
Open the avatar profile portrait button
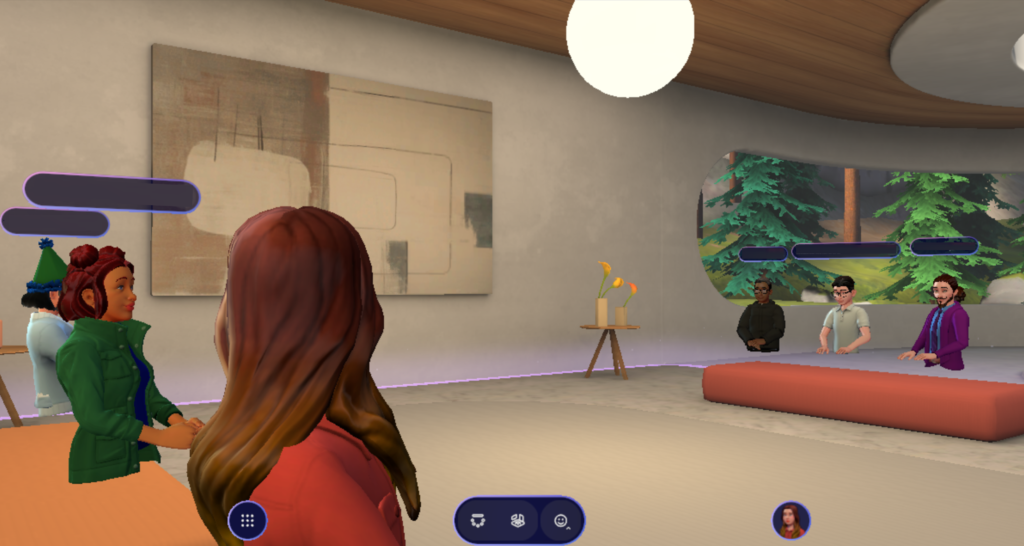790,520
